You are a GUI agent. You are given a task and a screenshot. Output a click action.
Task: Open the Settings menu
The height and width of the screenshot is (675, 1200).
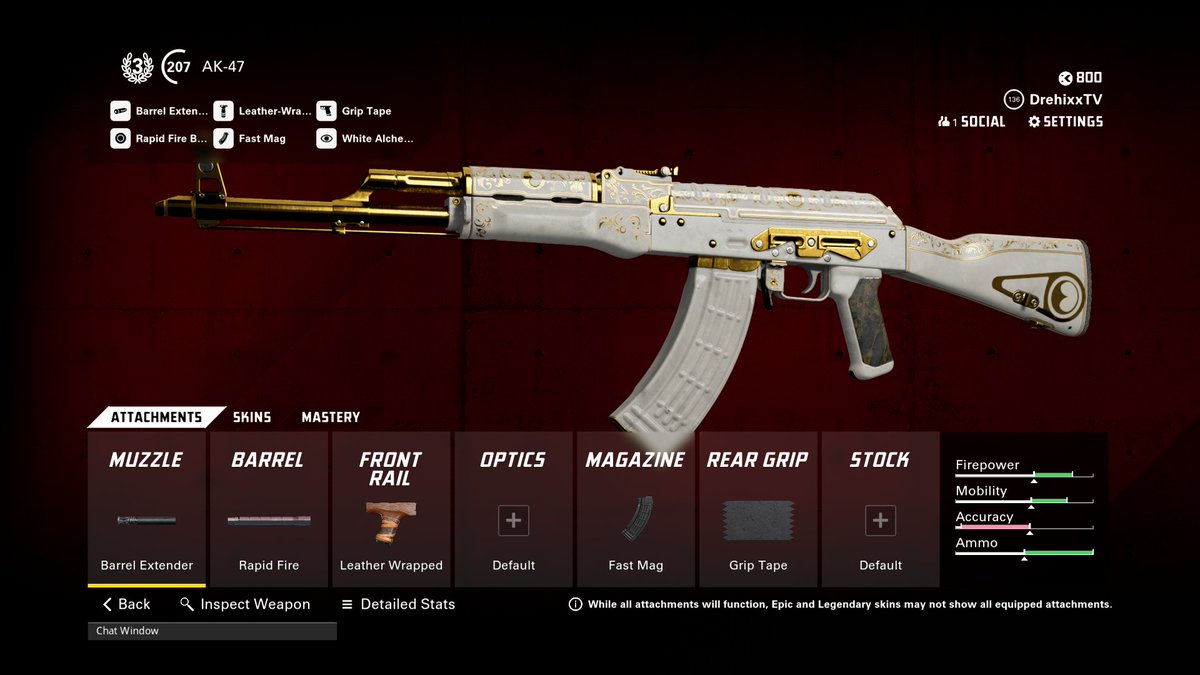(1065, 122)
